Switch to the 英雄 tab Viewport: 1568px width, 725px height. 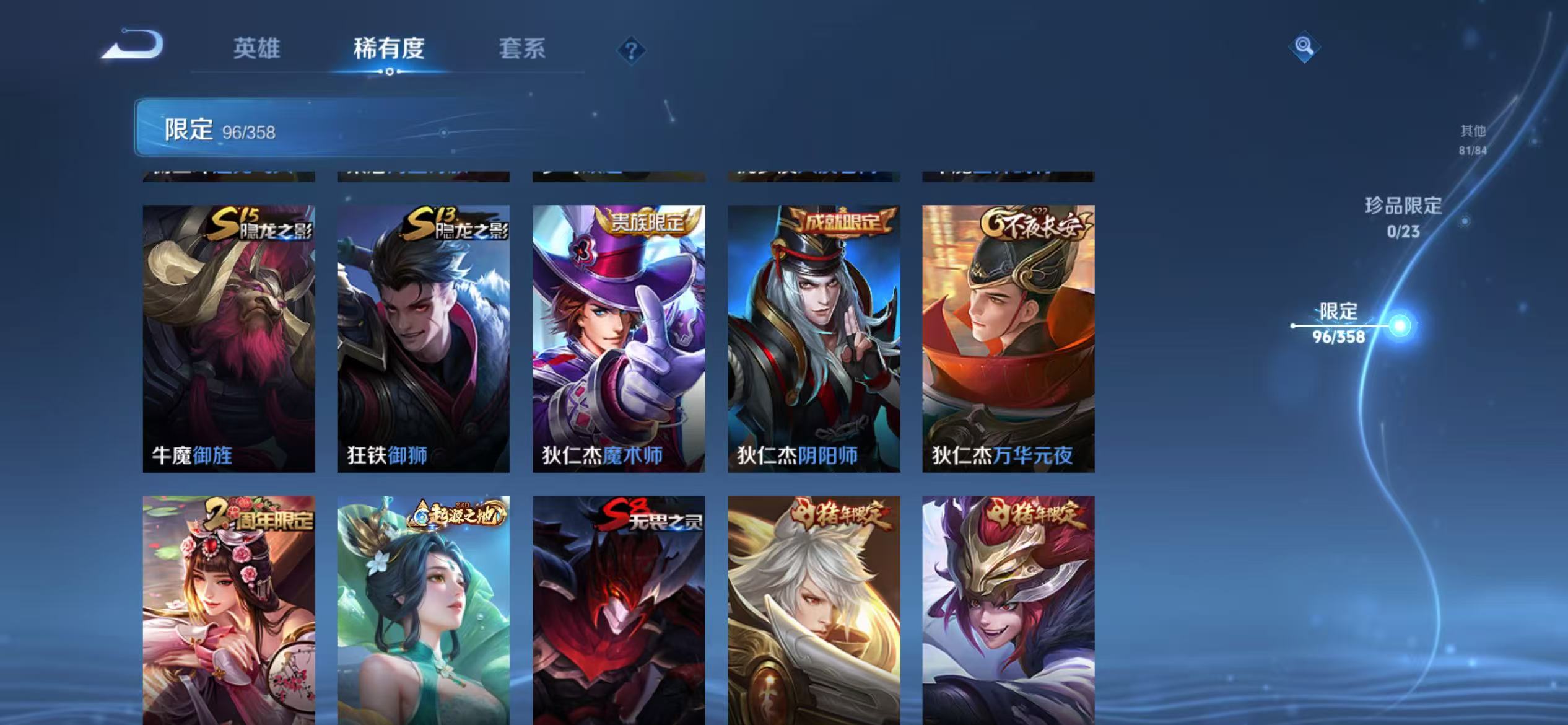tap(259, 50)
